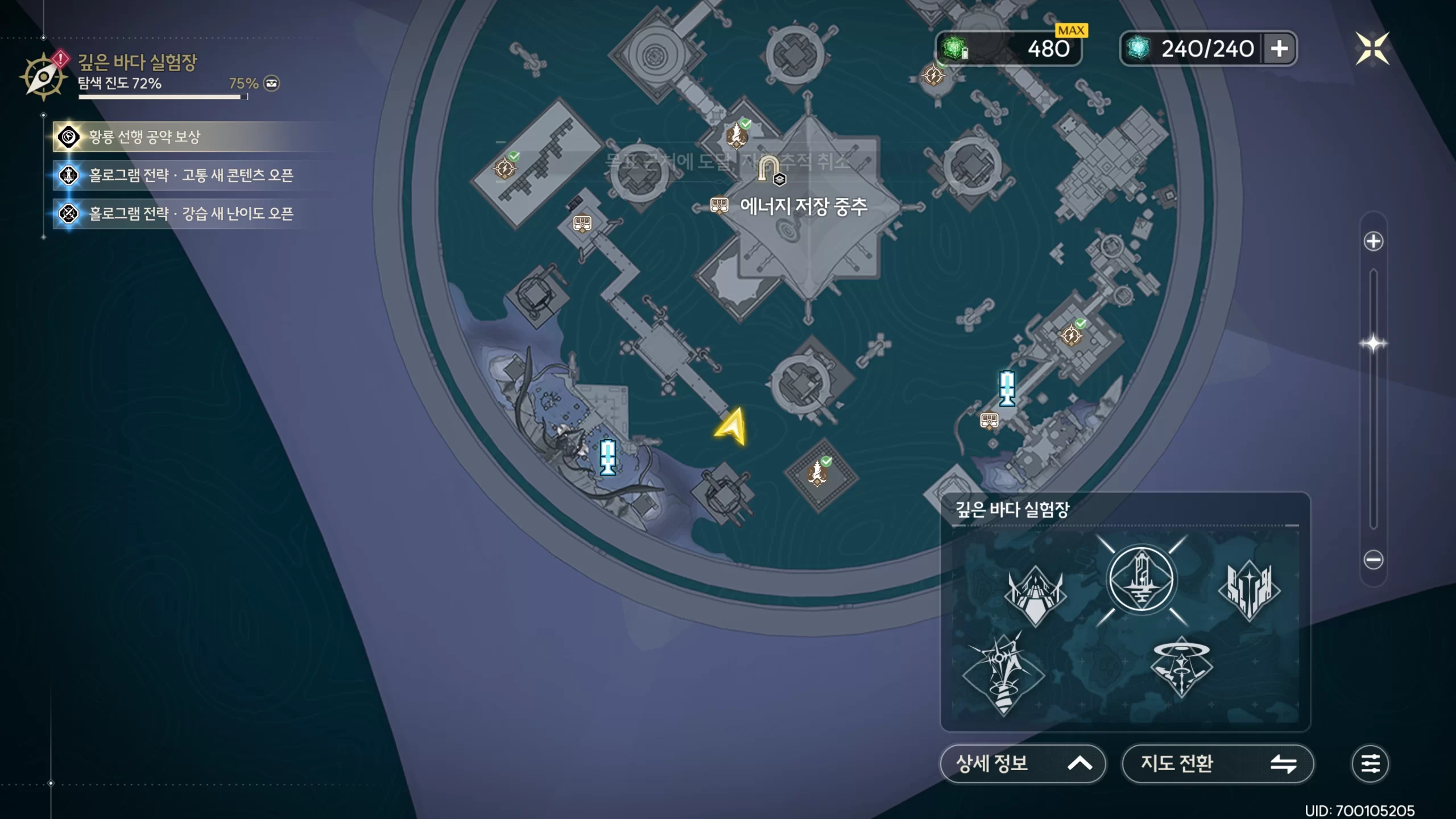Switch maps with 지도 전환 button
1456x819 pixels.
coord(1217,763)
